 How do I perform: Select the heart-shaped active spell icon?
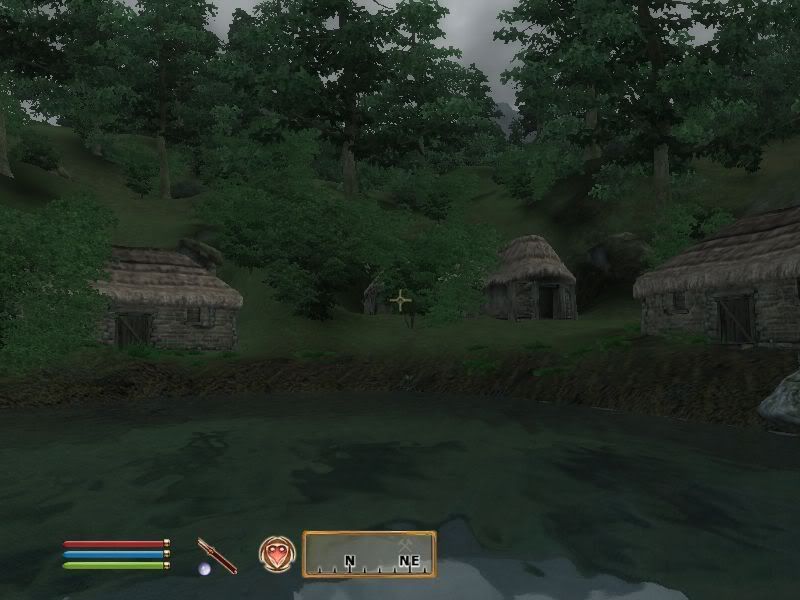pos(277,554)
